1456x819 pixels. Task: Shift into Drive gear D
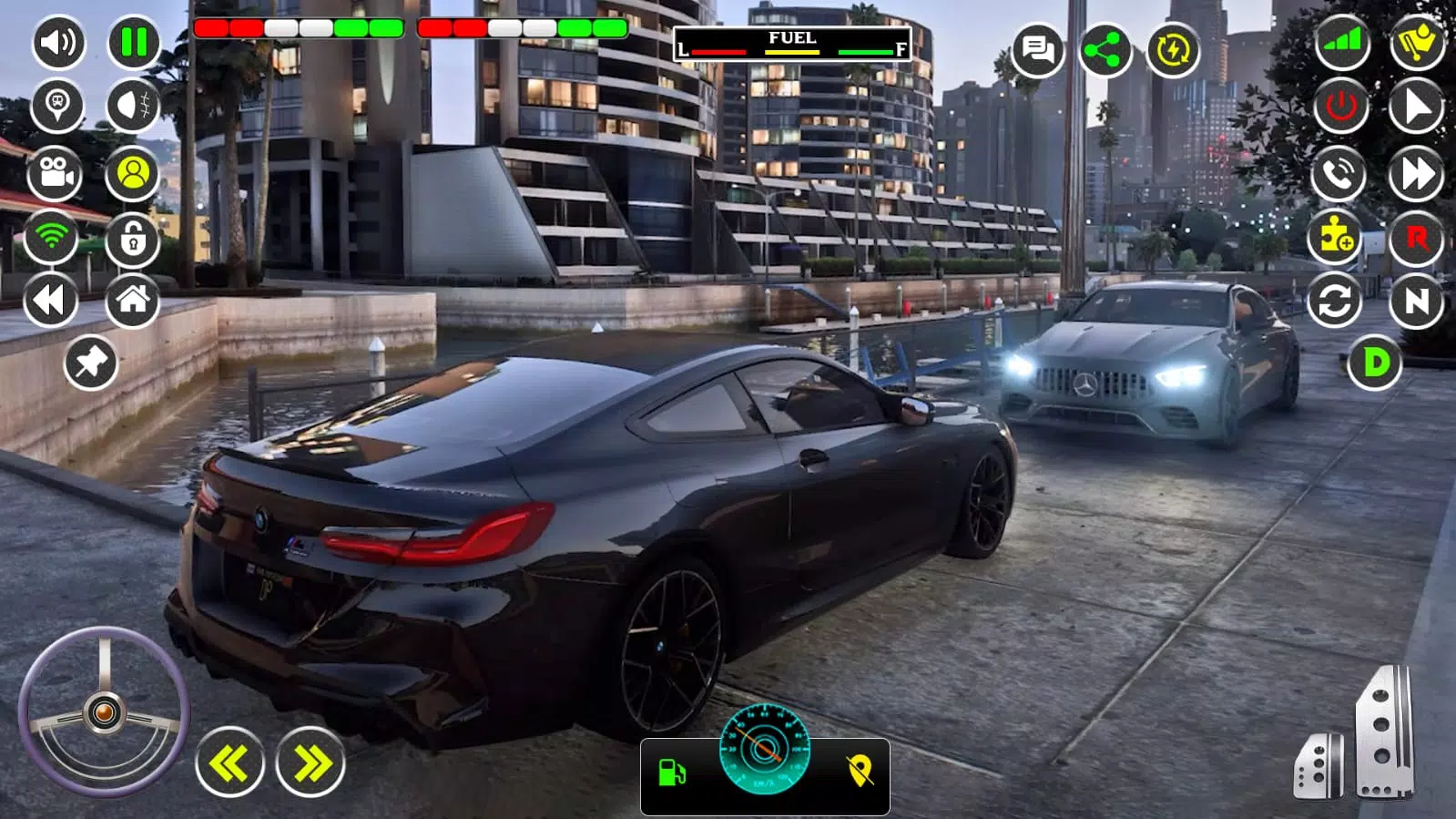tap(1375, 363)
